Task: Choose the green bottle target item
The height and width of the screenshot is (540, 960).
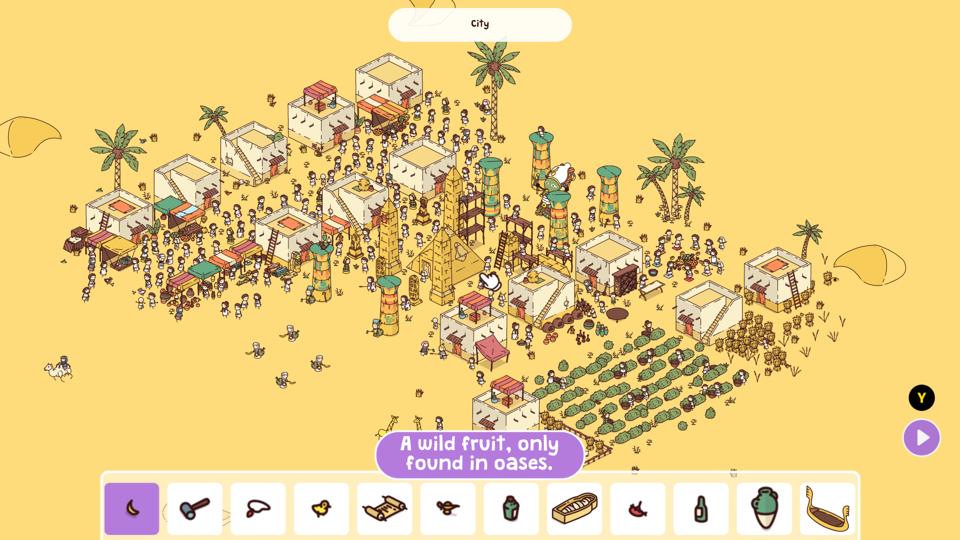Action: tap(701, 509)
